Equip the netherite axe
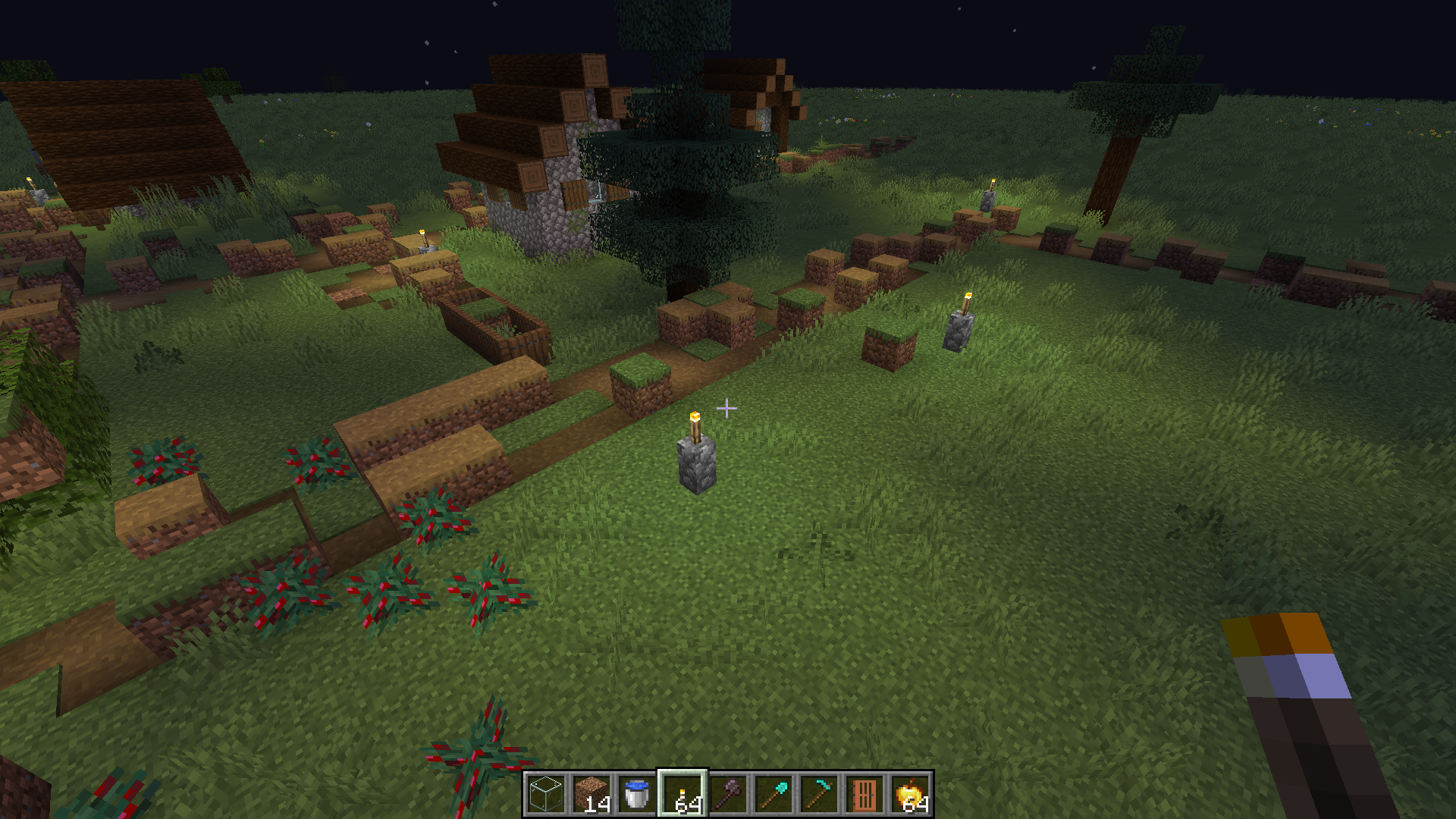1456x819 pixels. pos(728,794)
